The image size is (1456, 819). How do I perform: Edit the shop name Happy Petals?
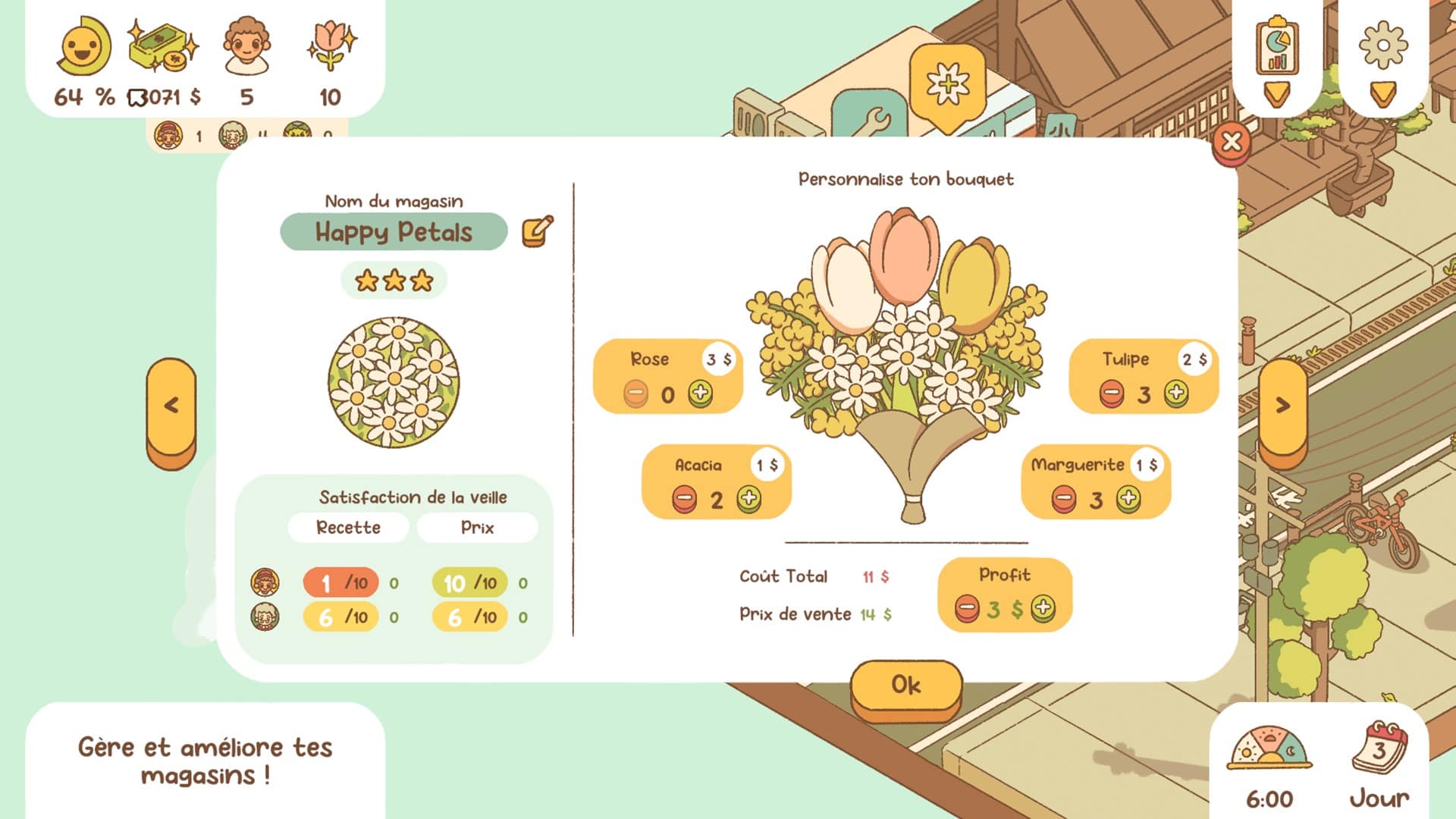[x=538, y=231]
